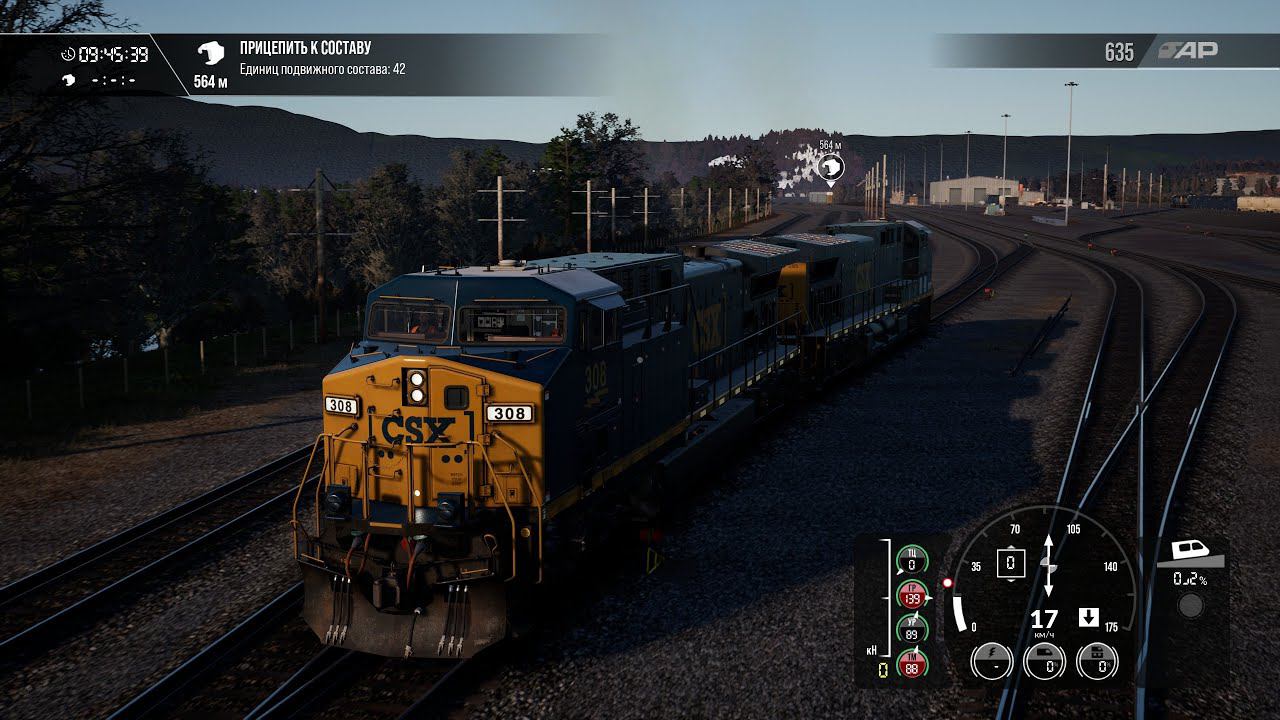Select the "Прицепить к составу" objective tracker
The height and width of the screenshot is (720, 1280).
(305, 48)
